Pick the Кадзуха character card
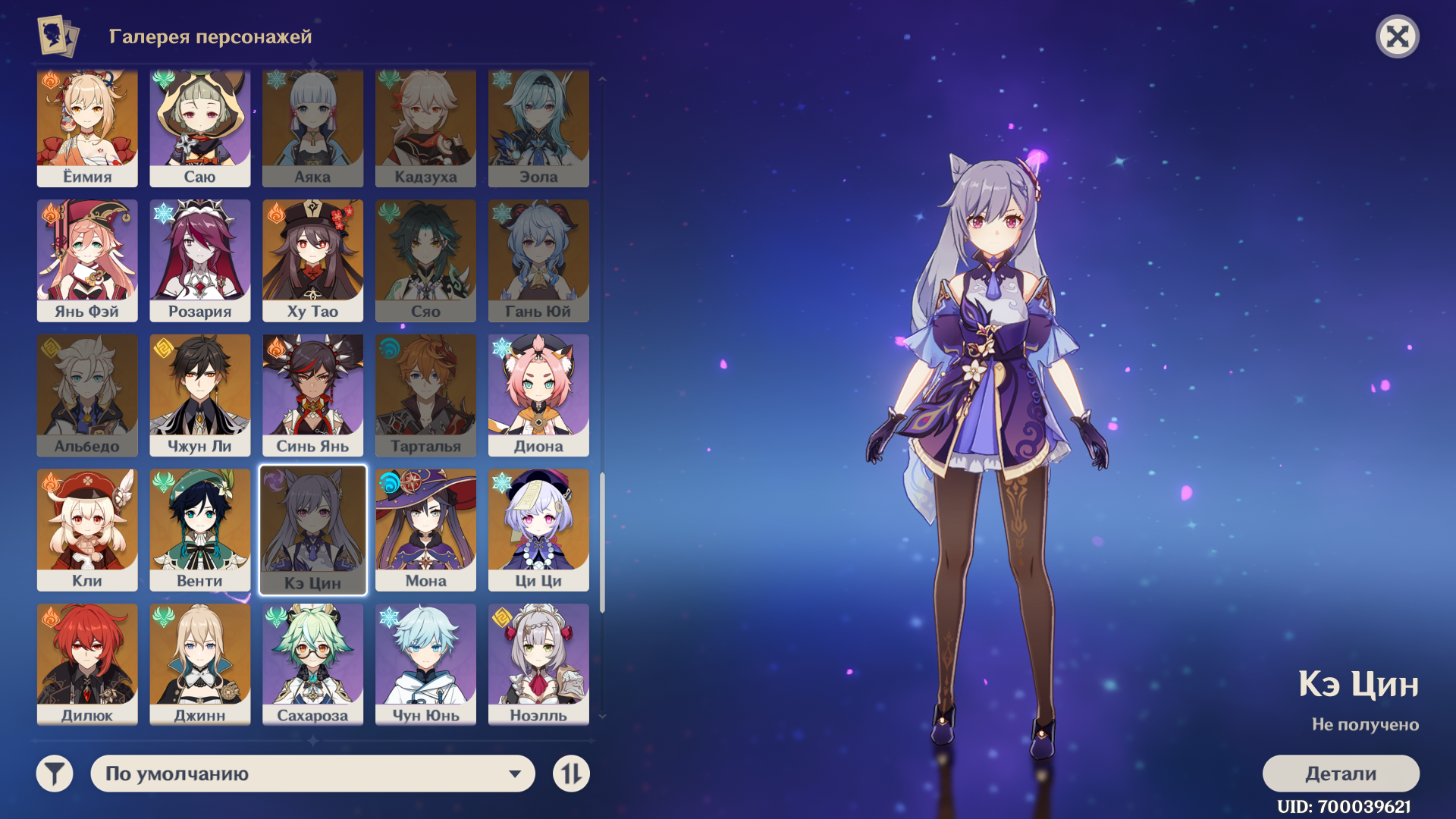Viewport: 1456px width, 819px height. (x=425, y=127)
